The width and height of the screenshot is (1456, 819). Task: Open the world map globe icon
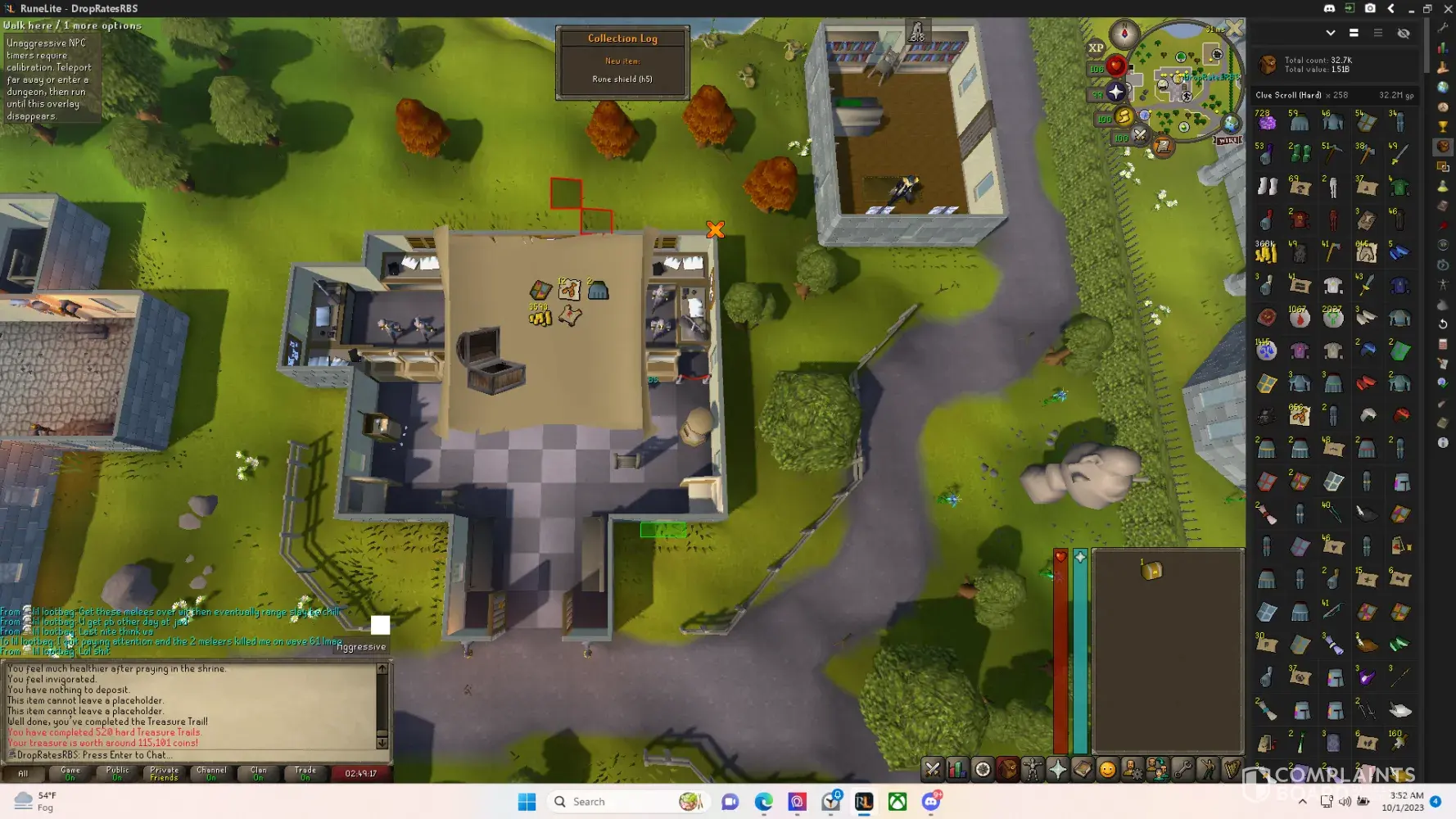1230,124
